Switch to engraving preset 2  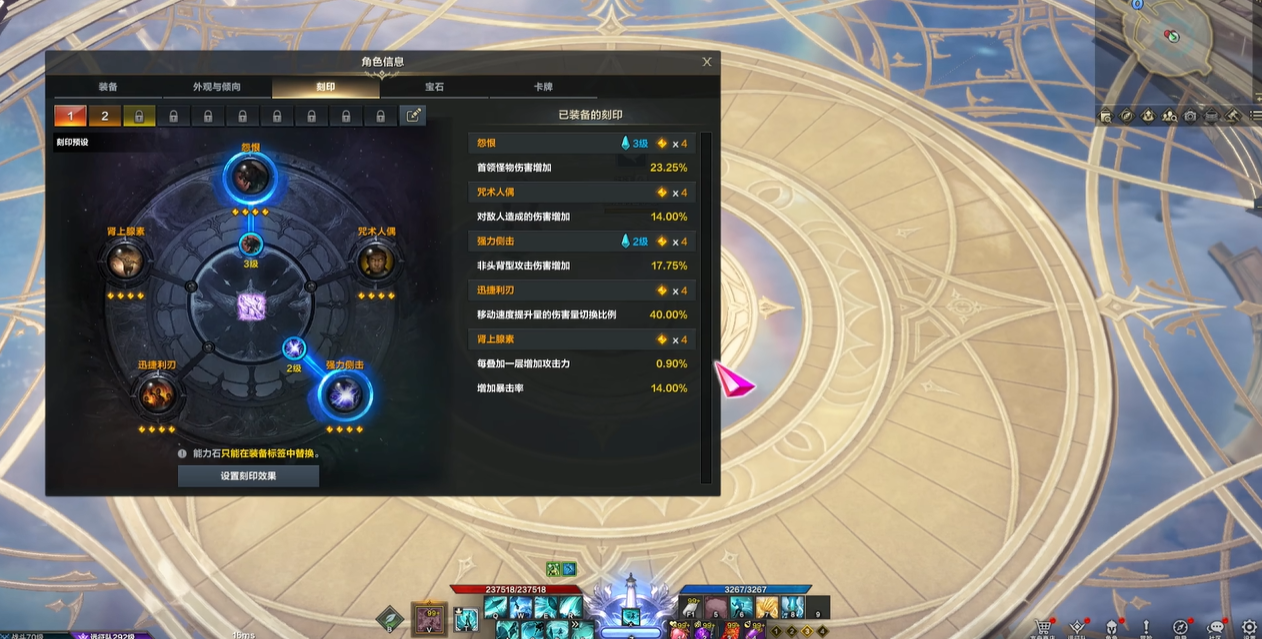[104, 116]
